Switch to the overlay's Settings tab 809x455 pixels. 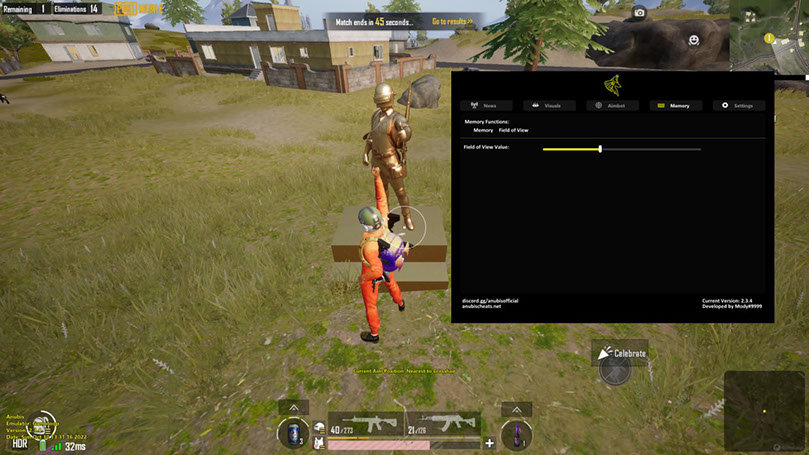coord(739,105)
